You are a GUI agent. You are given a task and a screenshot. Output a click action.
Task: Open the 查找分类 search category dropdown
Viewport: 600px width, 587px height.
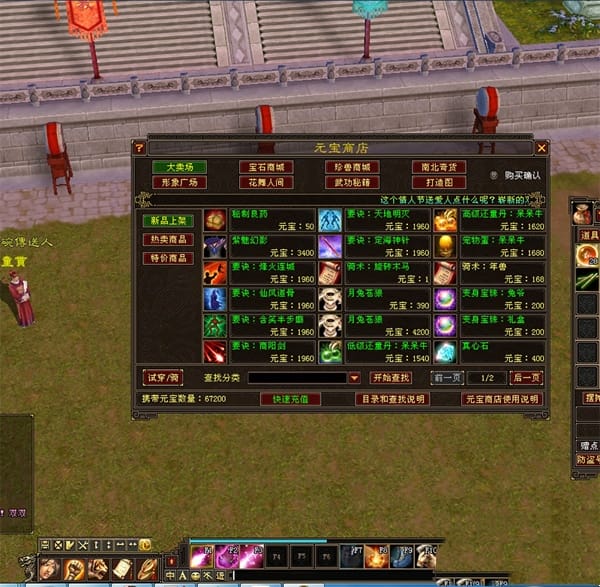[x=354, y=378]
